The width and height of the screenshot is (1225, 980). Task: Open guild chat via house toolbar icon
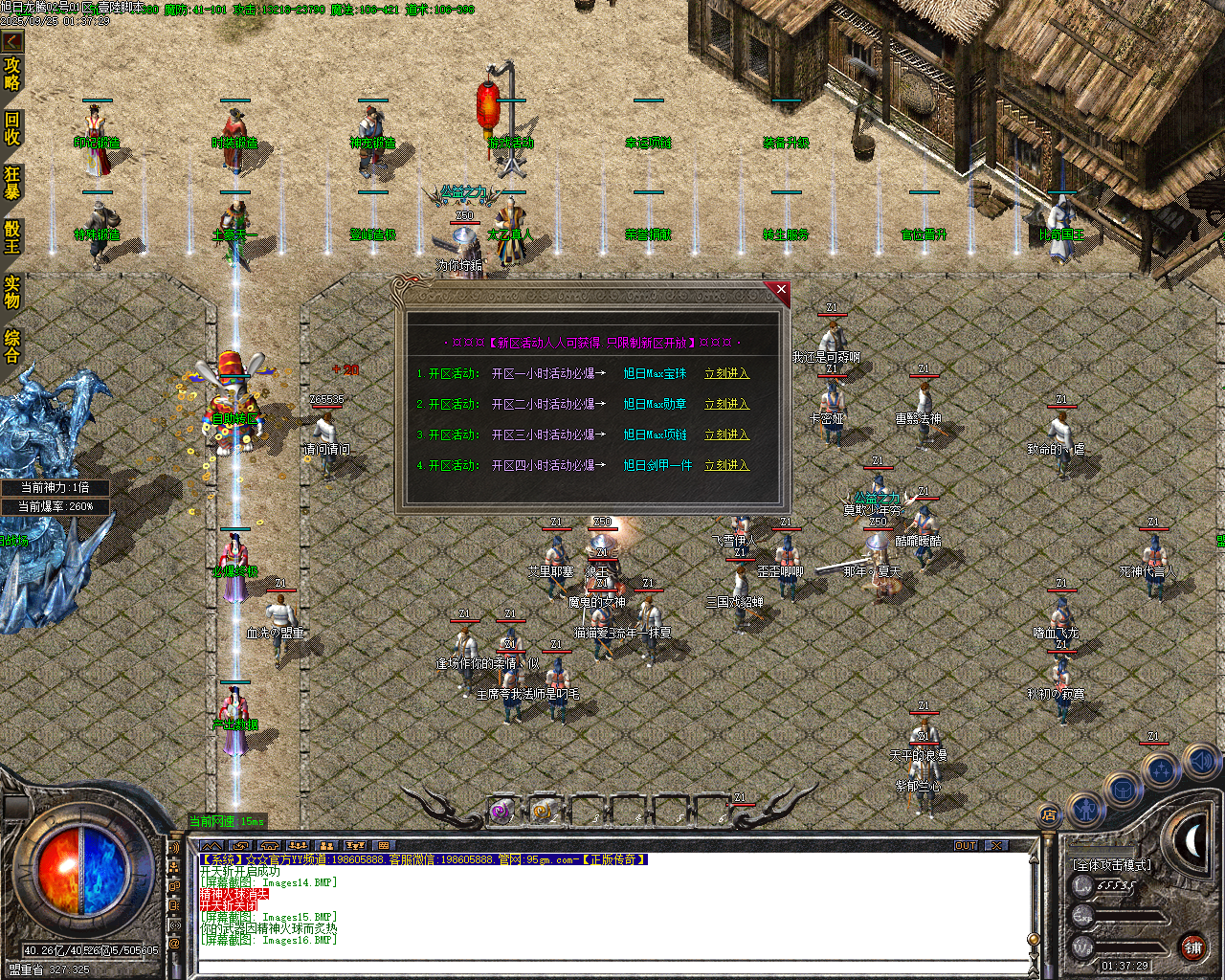pyautogui.click(x=269, y=845)
